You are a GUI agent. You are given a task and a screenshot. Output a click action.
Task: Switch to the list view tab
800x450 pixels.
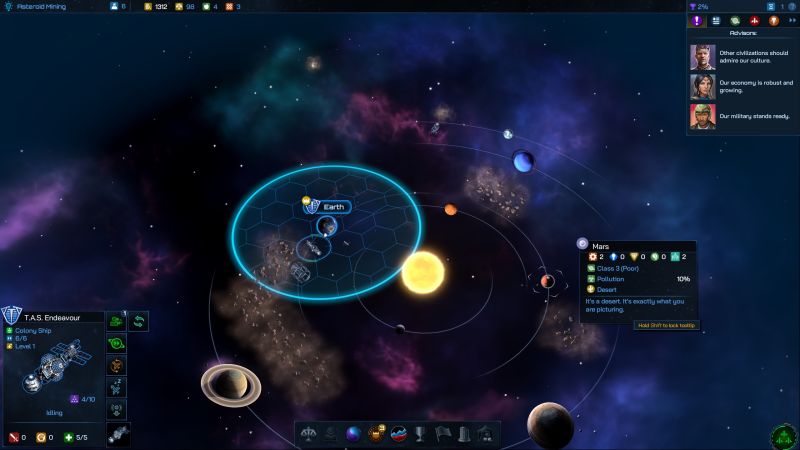pyautogui.click(x=716, y=20)
